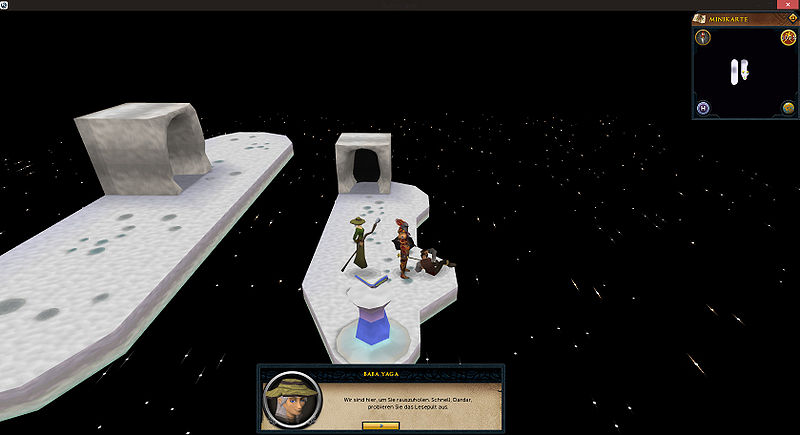
Task: Toggle run mode icon on the minimap
Action: [787, 39]
